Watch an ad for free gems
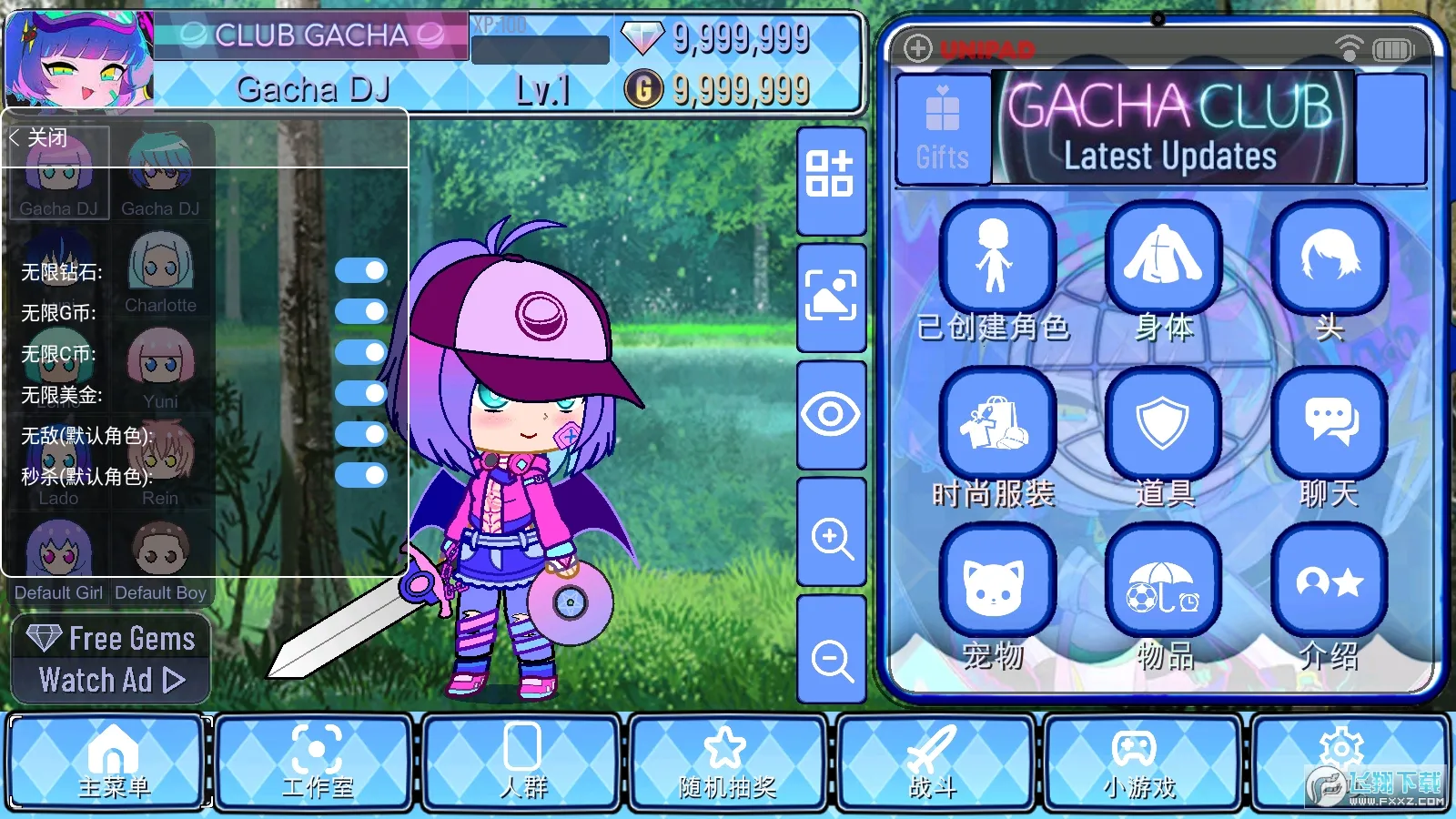This screenshot has height=819, width=1456. (111, 659)
